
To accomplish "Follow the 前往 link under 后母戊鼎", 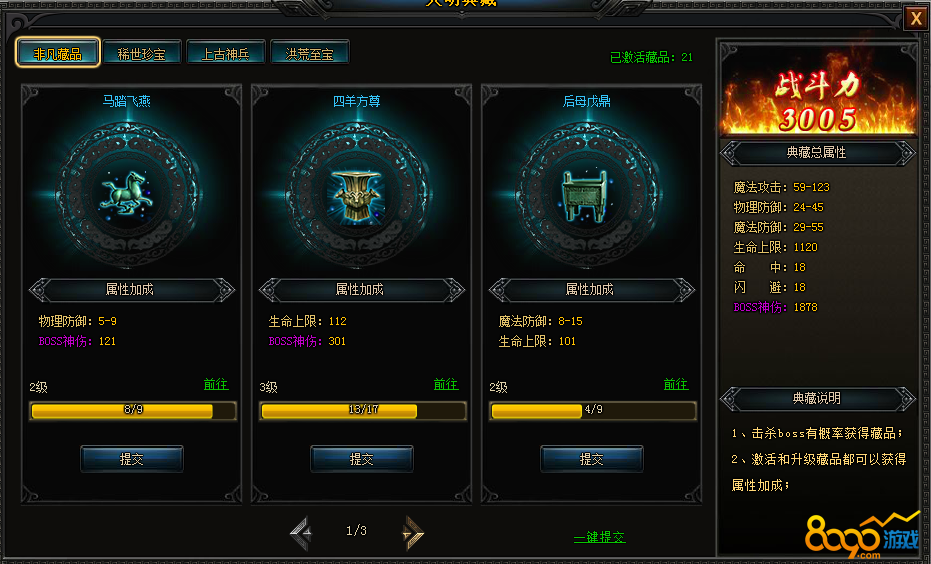I will [x=676, y=384].
